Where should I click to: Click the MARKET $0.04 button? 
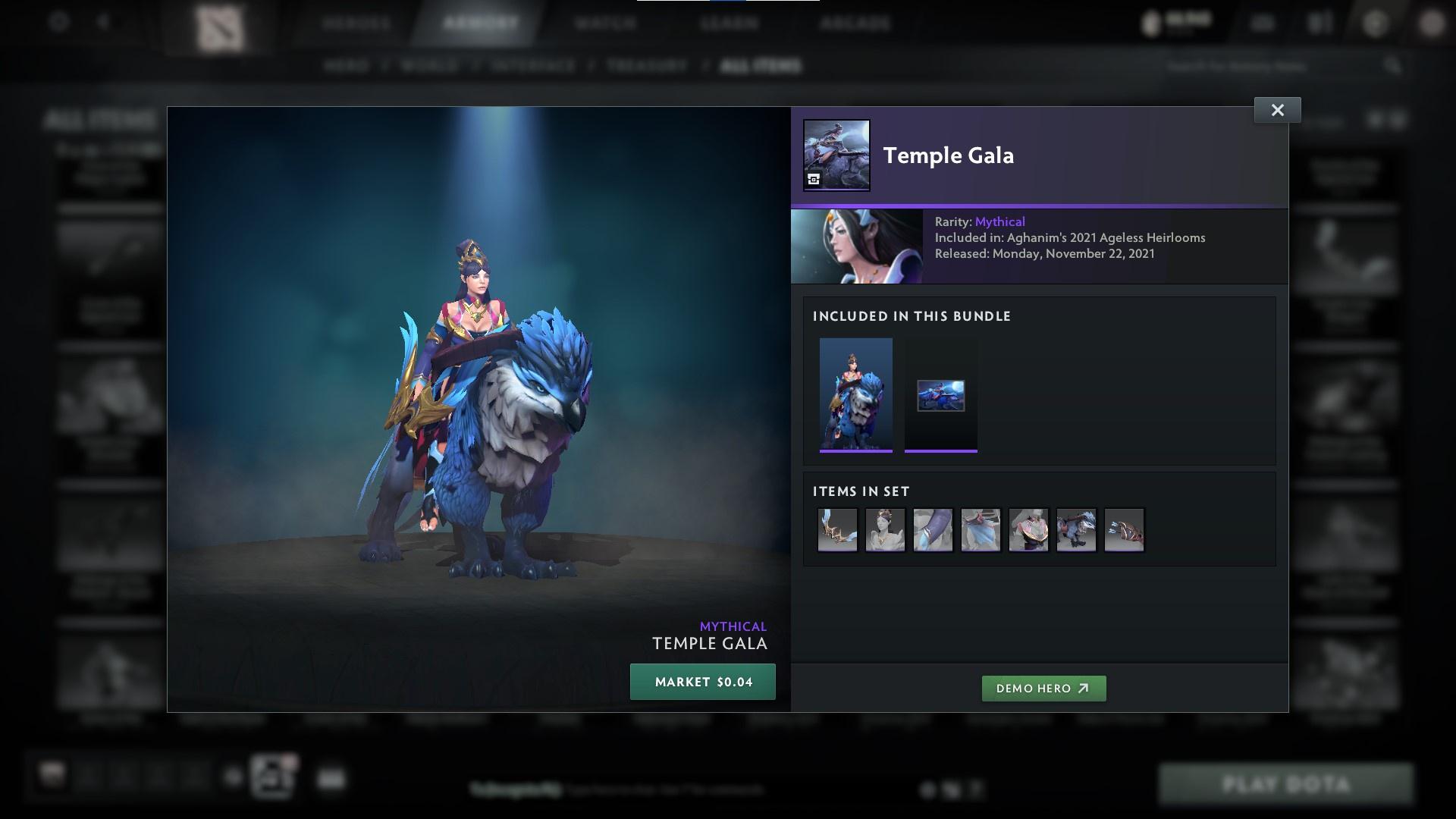702,681
